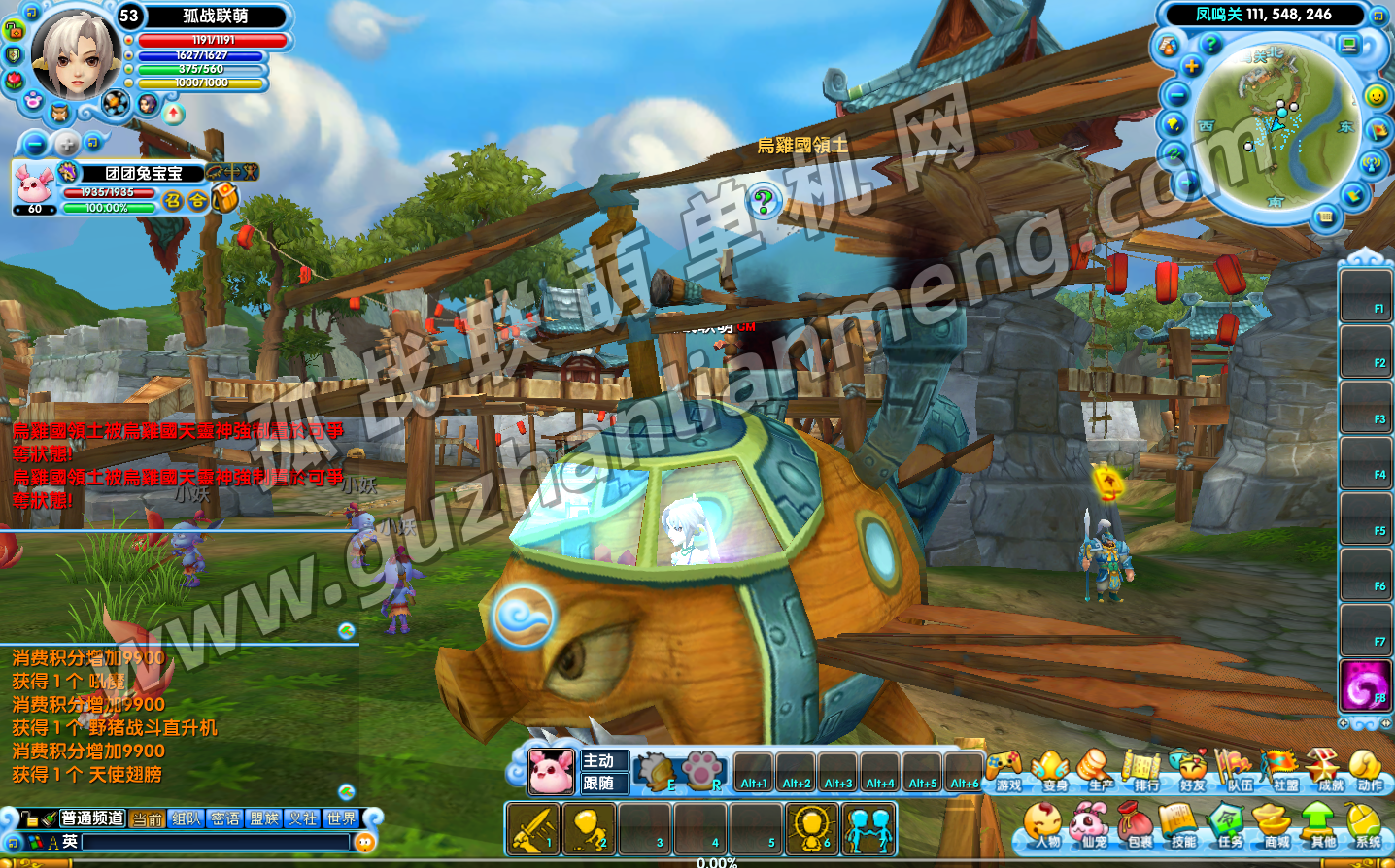
Task: Open the 商城 gold ingot shop
Action: pos(1274,825)
